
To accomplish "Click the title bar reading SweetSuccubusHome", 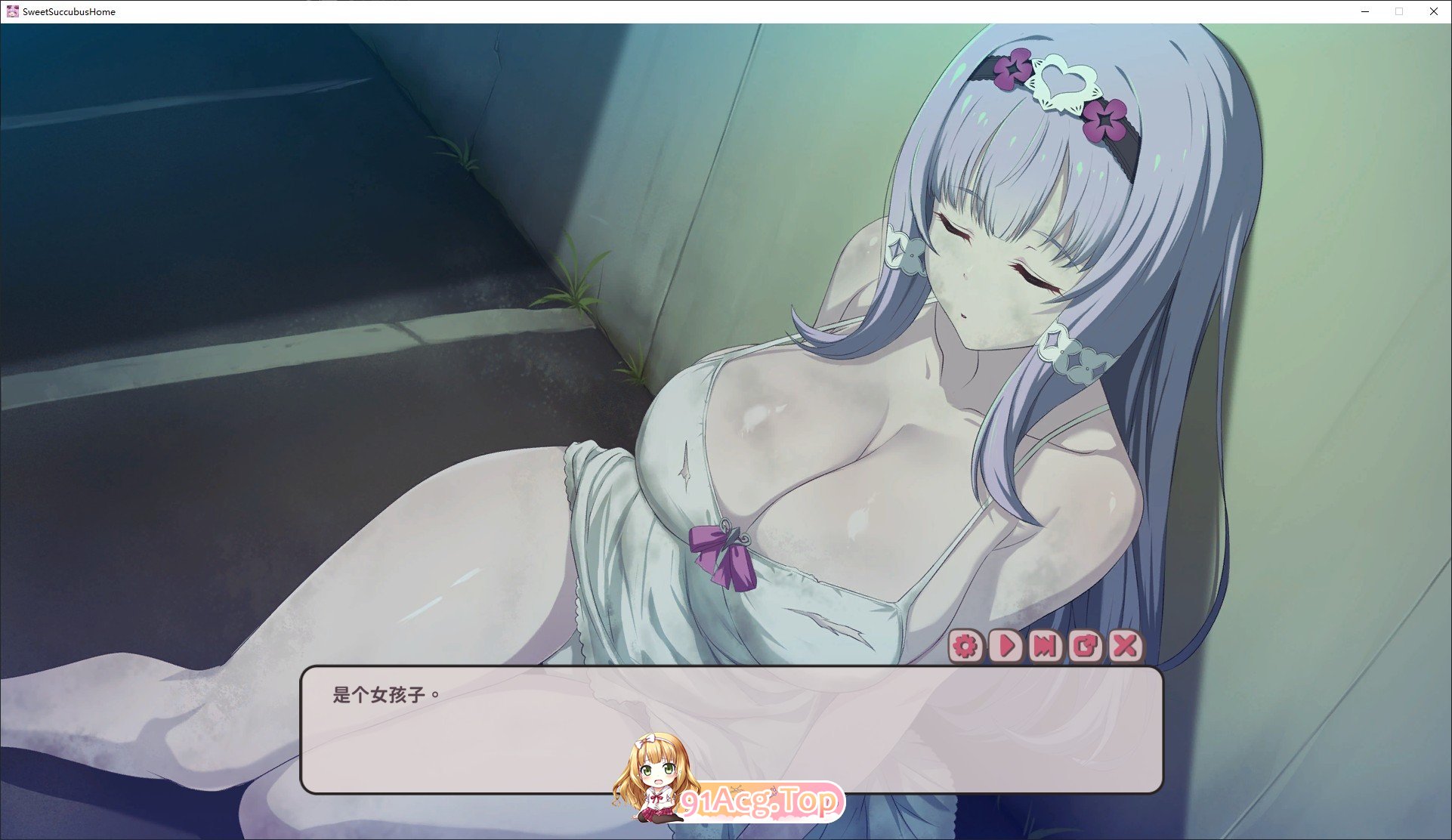I will (x=66, y=11).
